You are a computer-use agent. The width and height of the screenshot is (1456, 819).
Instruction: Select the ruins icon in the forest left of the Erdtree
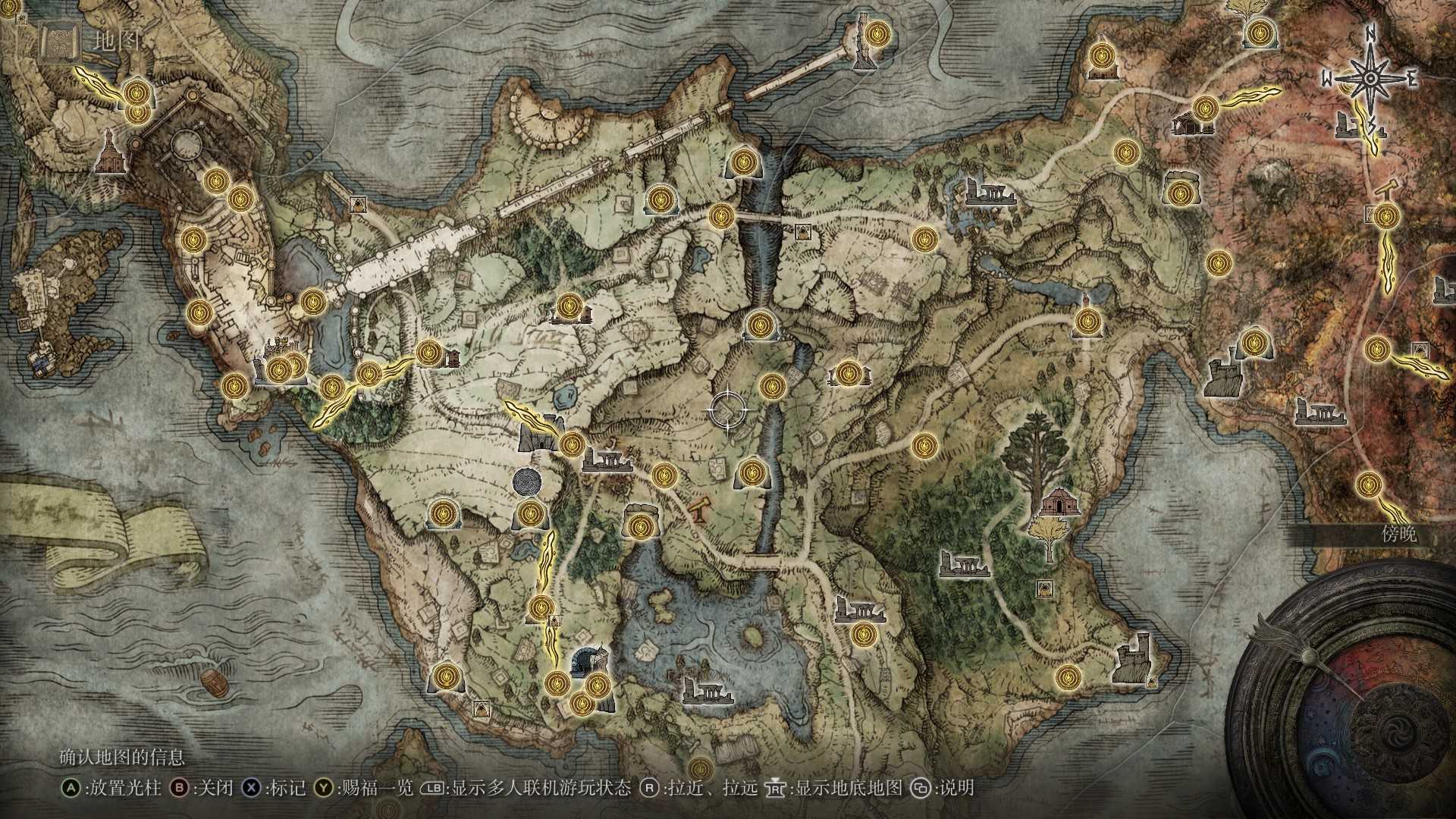[965, 563]
